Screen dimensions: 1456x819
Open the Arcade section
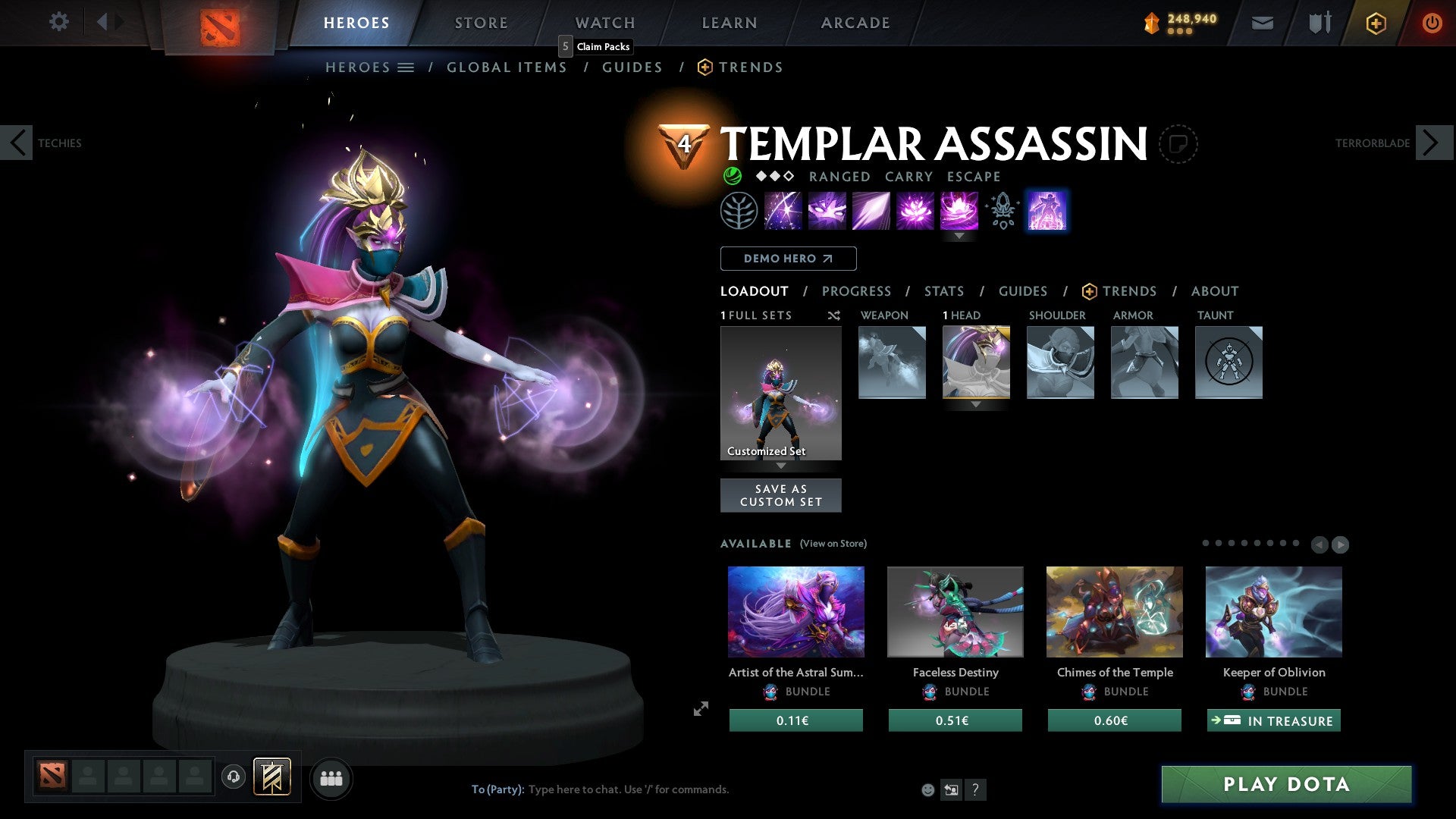[x=855, y=23]
